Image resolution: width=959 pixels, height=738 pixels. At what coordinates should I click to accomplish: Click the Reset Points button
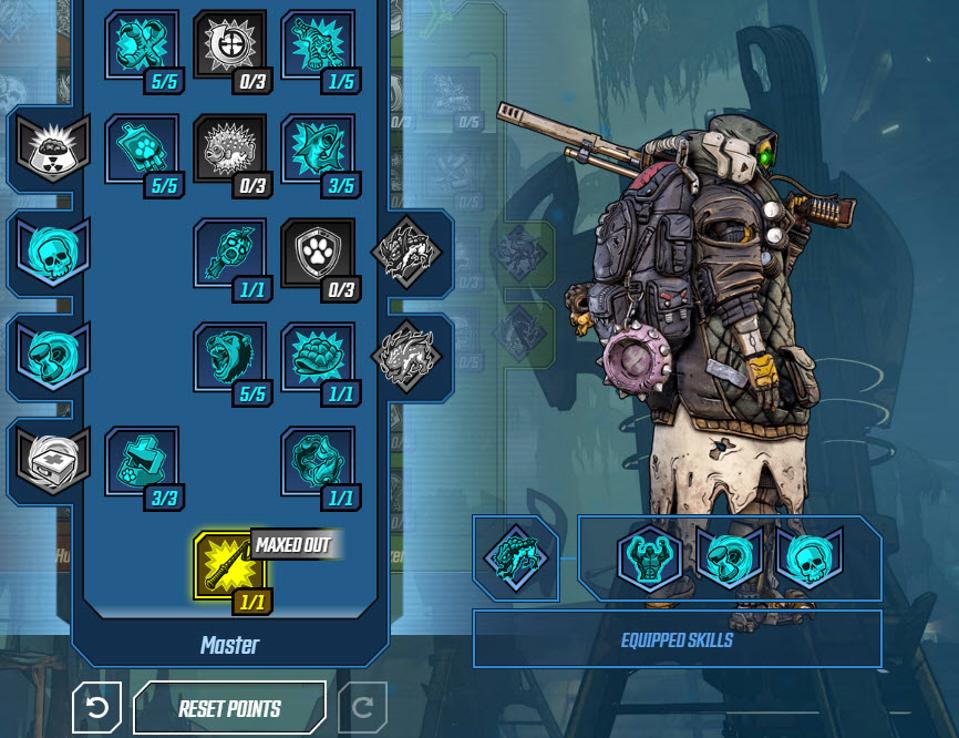229,708
